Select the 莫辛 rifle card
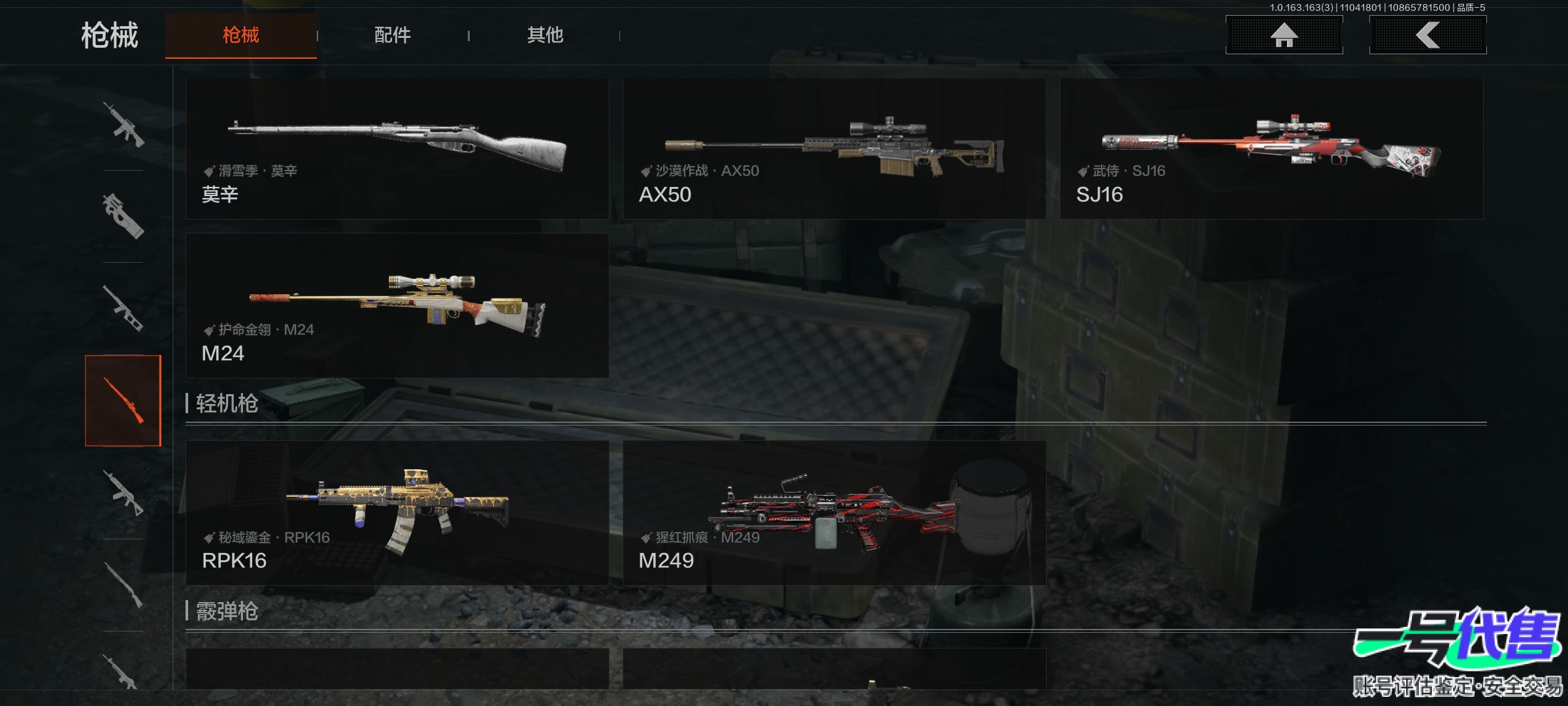This screenshot has height=706, width=1568. point(397,149)
